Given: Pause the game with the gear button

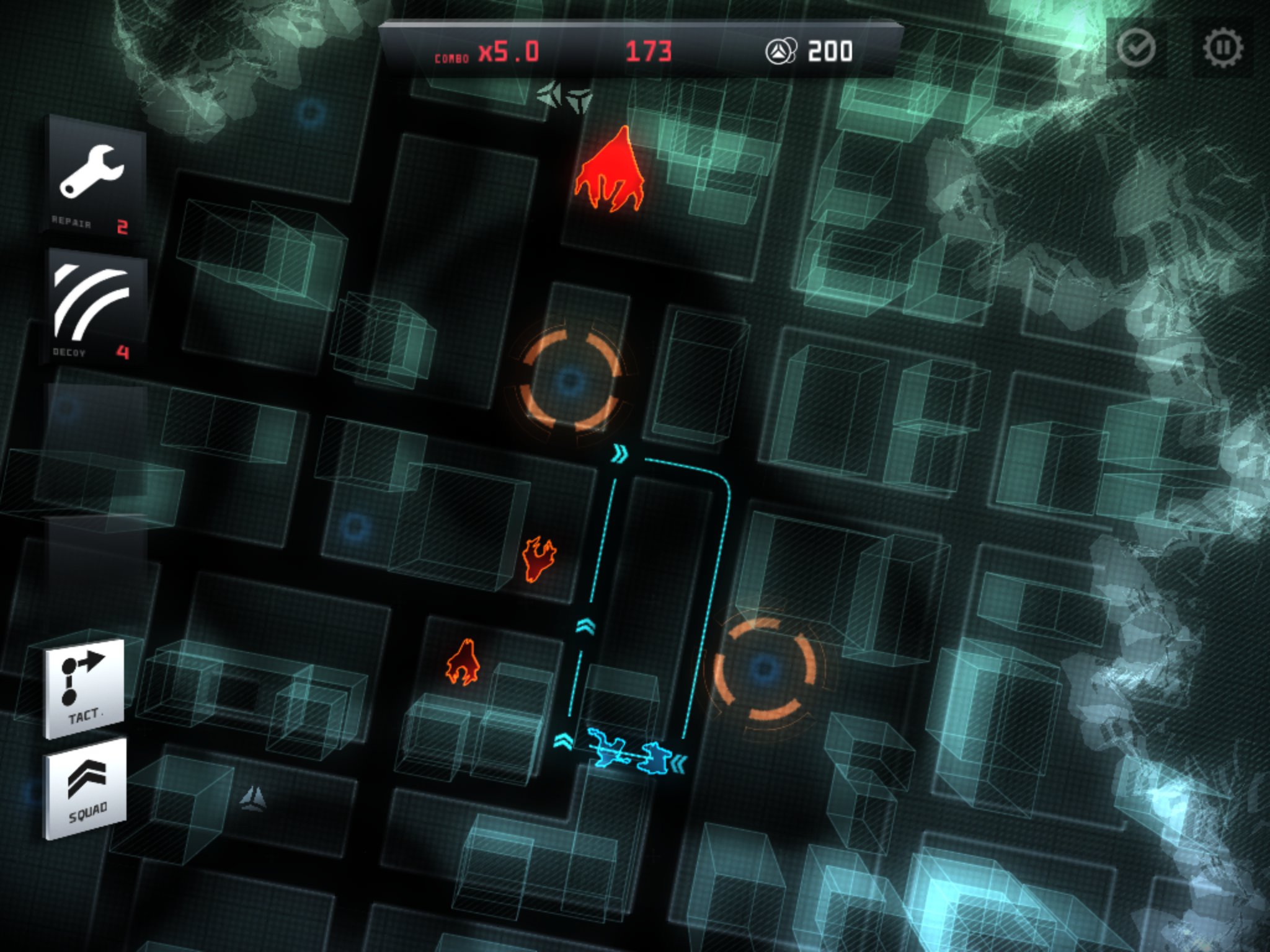Looking at the screenshot, I should [x=1222, y=48].
